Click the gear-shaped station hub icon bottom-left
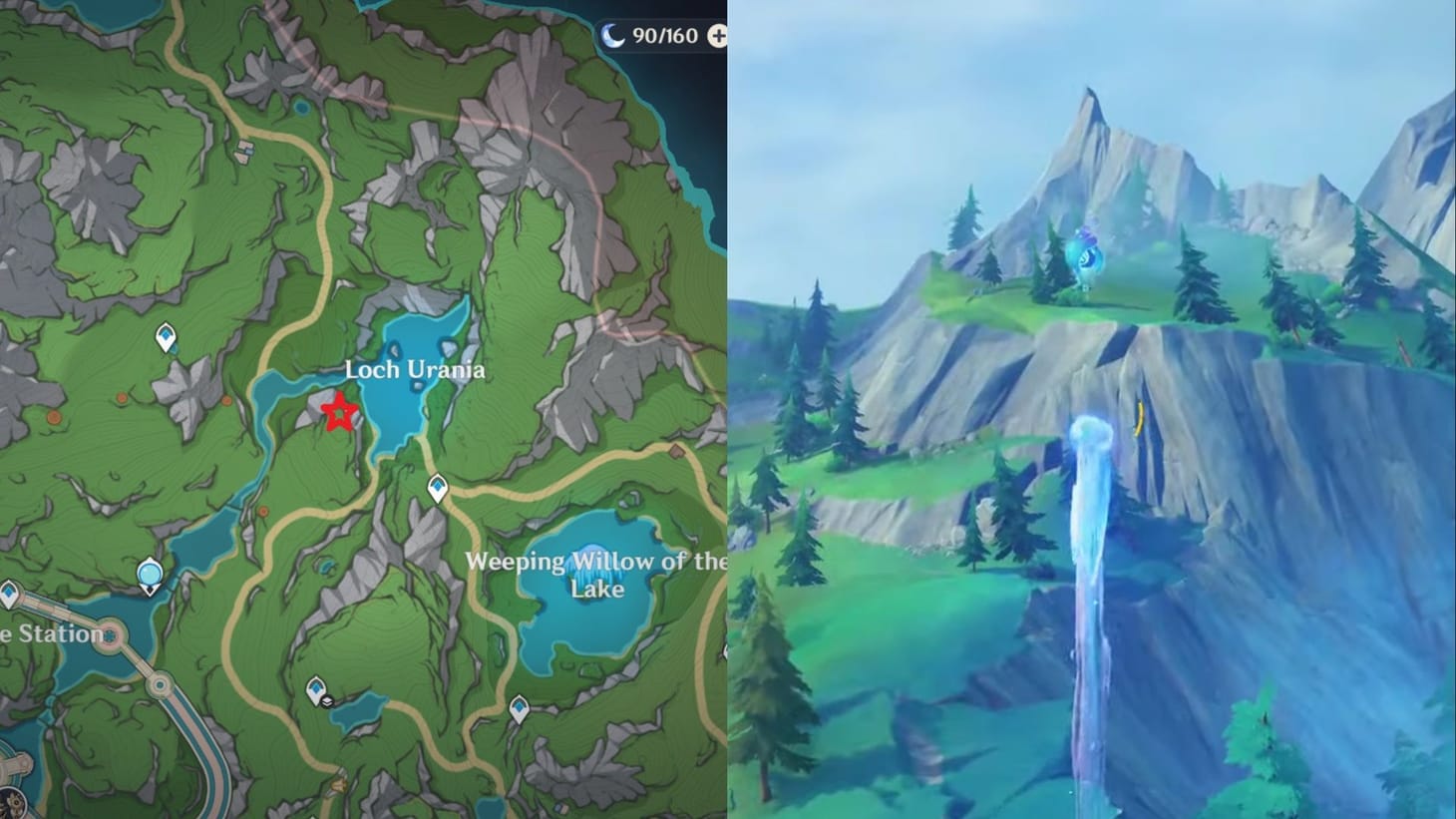Image resolution: width=1456 pixels, height=819 pixels. (x=110, y=634)
